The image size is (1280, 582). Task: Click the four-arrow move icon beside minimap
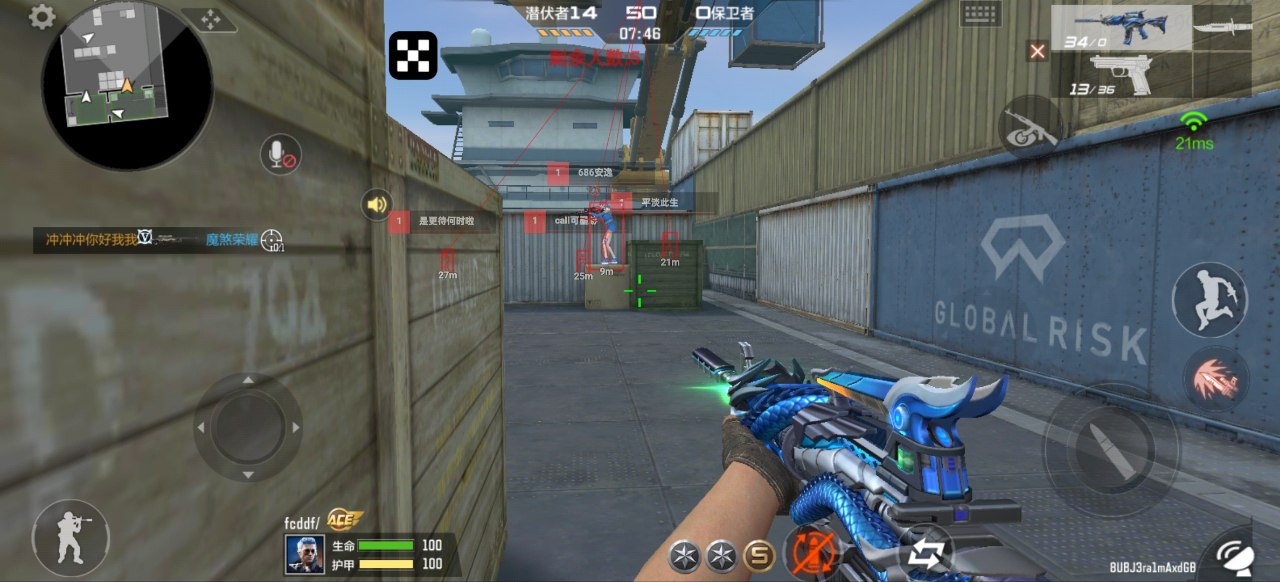click(210, 20)
